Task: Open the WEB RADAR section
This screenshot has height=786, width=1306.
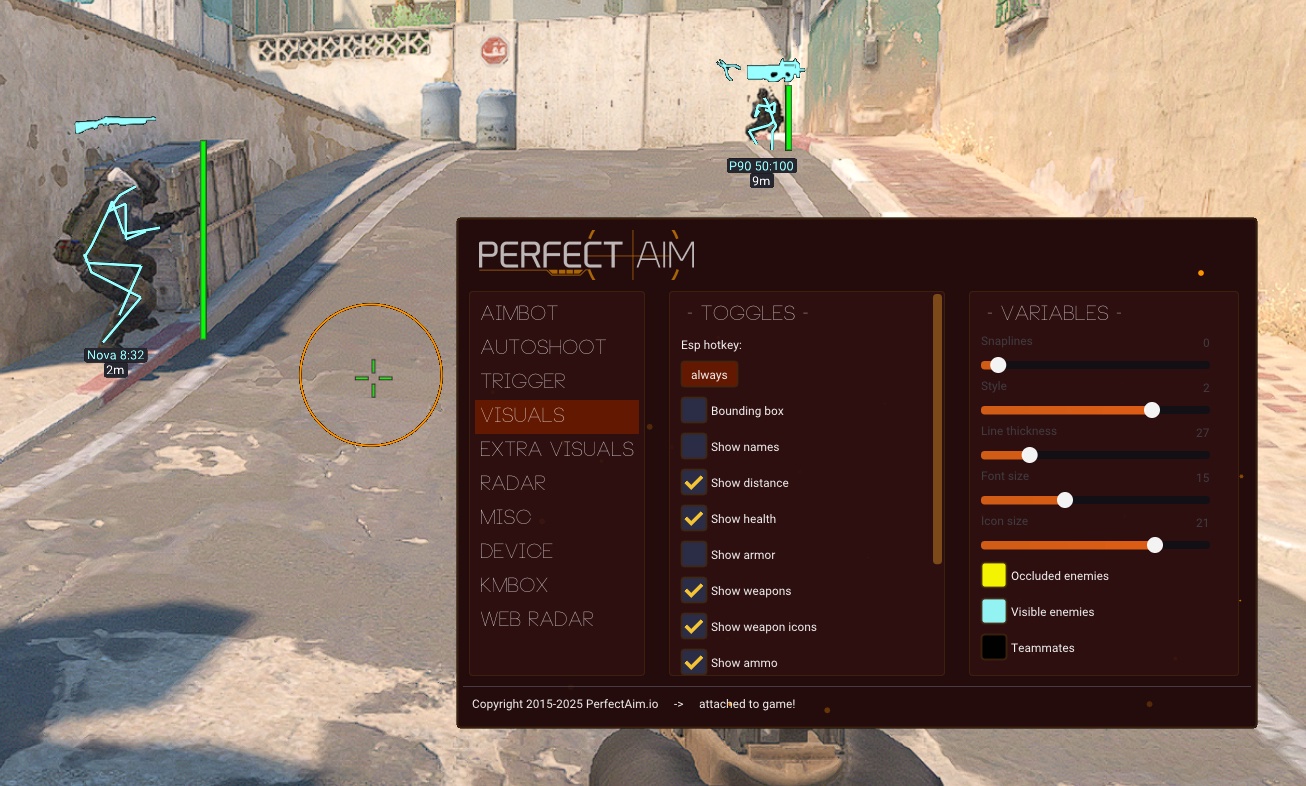Action: (x=537, y=619)
